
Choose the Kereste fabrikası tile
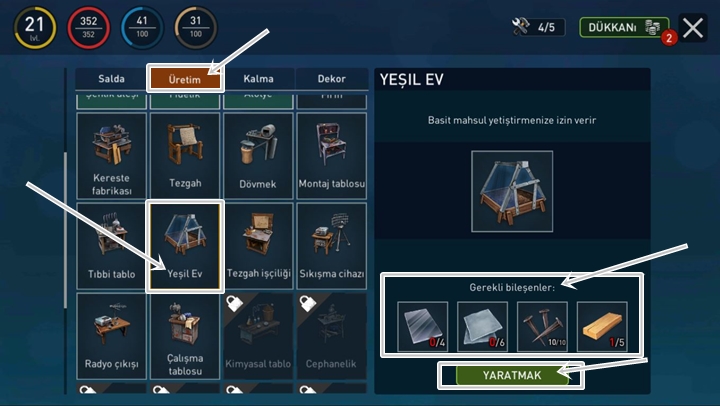pyautogui.click(x=111, y=155)
